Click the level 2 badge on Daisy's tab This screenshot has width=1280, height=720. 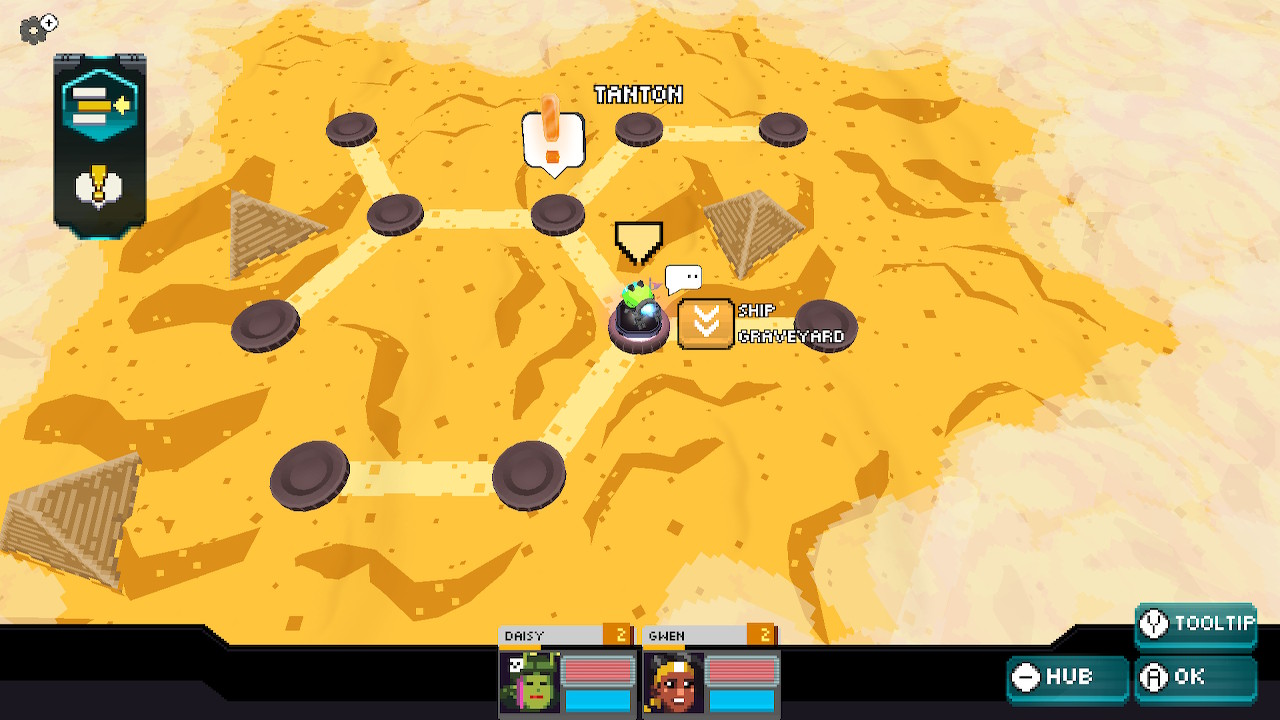pos(623,635)
